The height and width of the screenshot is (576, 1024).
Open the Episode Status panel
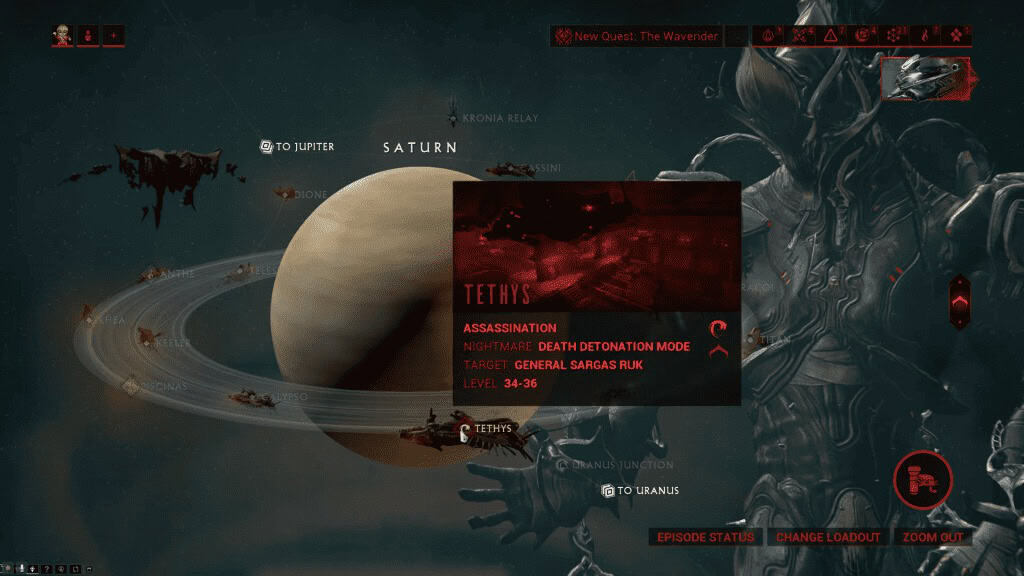point(705,537)
